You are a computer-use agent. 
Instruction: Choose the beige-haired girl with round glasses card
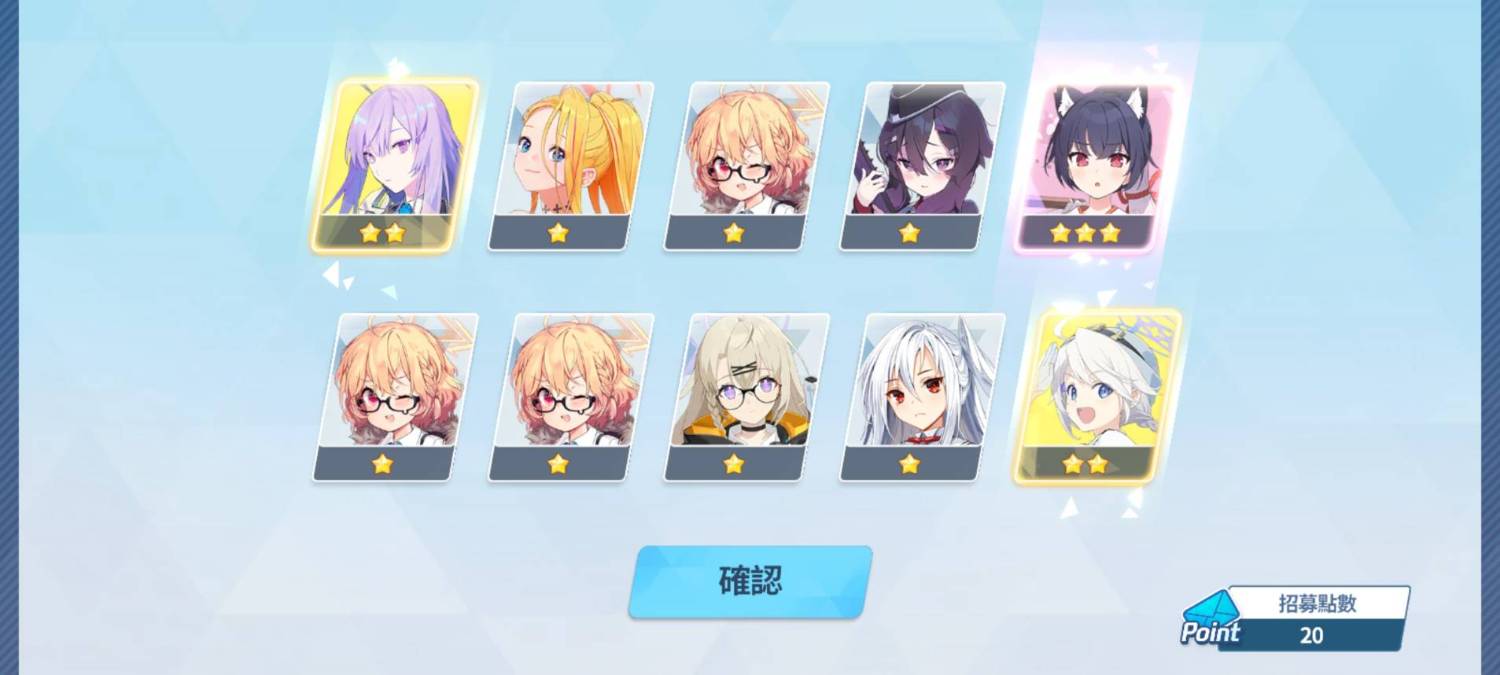click(x=746, y=396)
